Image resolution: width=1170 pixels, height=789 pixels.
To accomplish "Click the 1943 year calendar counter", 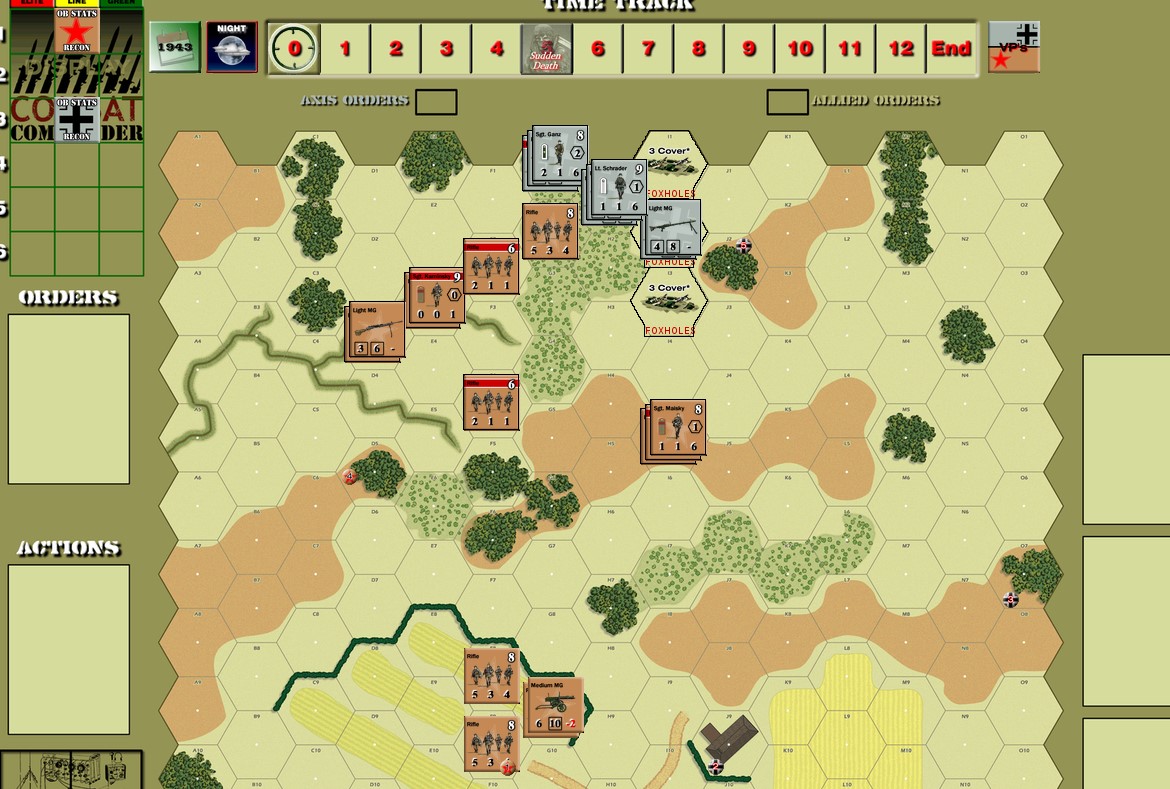I will click(x=175, y=47).
